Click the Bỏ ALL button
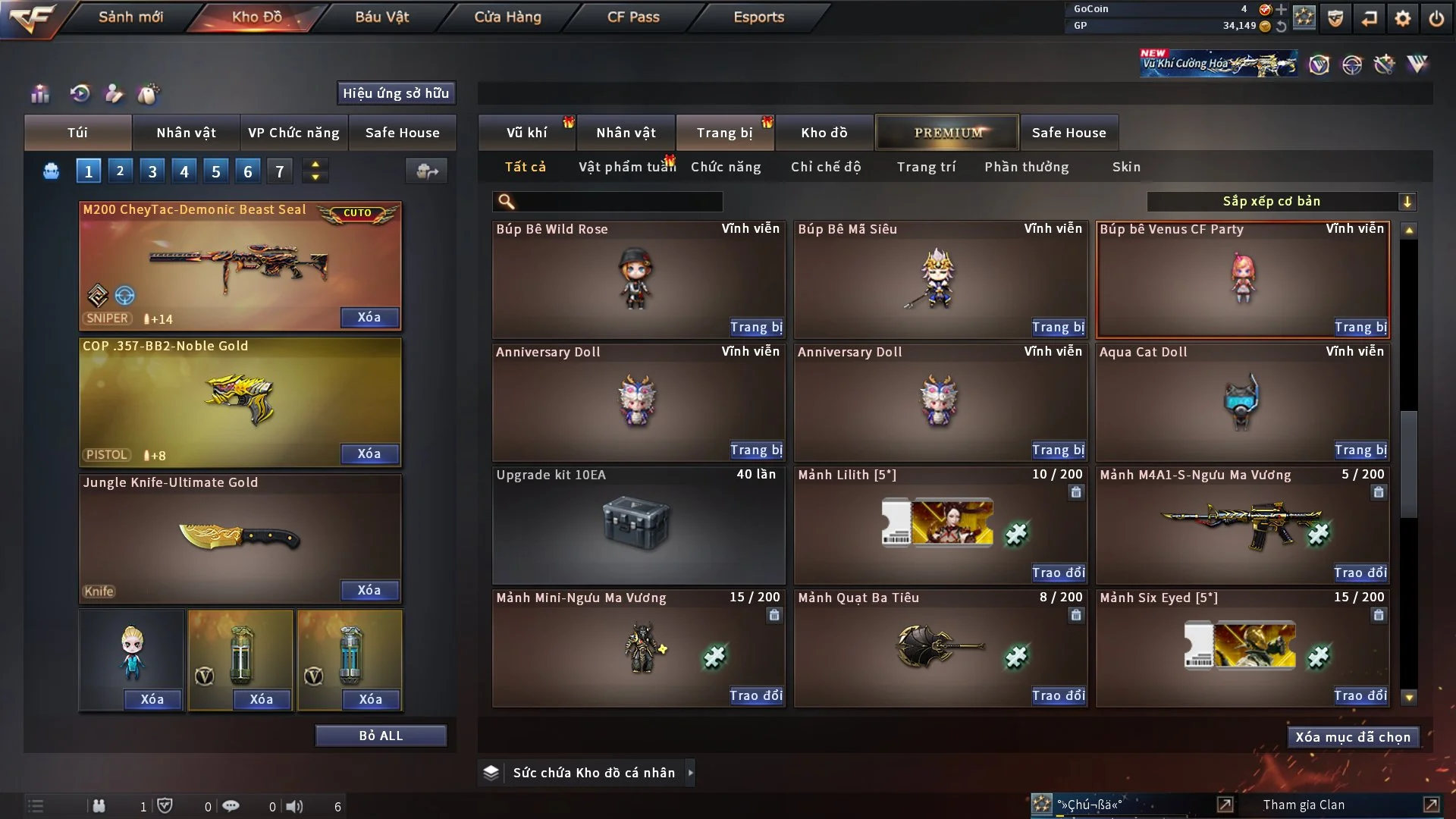 point(381,736)
